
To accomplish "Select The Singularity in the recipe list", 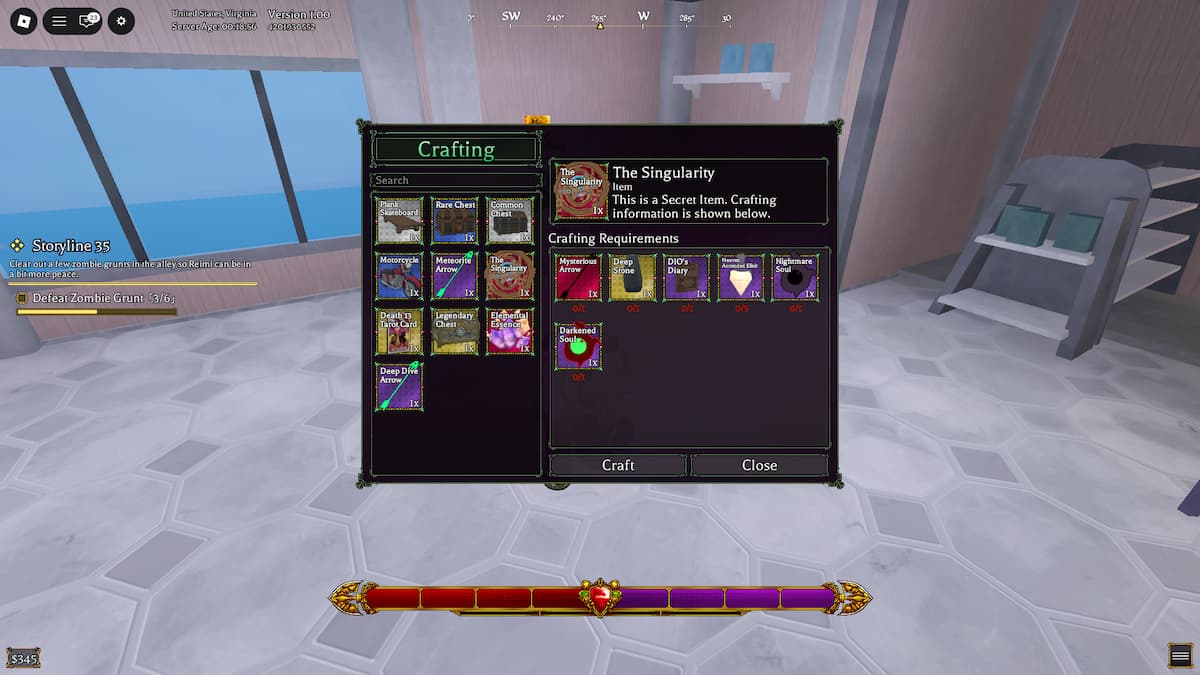I will point(510,276).
